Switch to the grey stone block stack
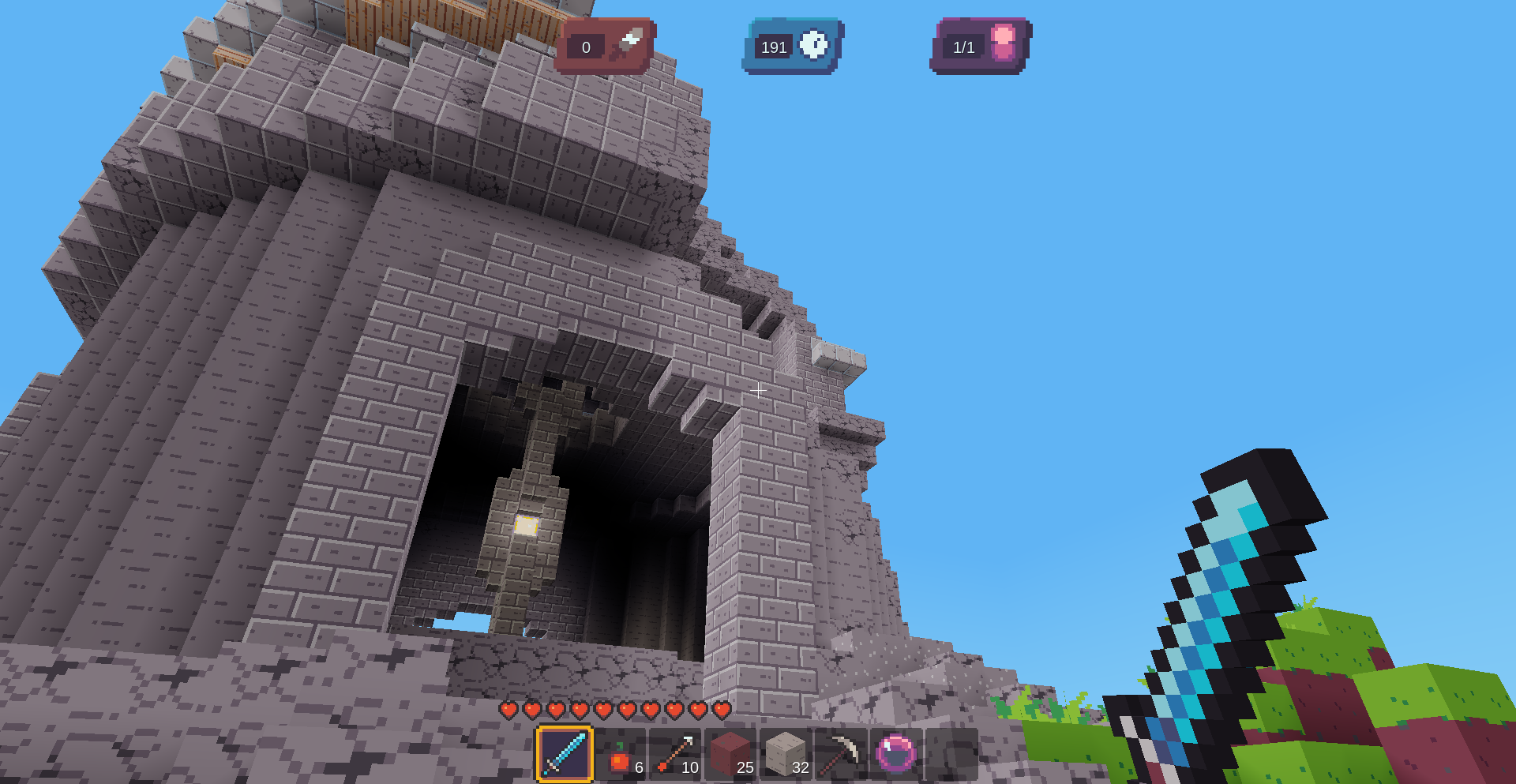Image resolution: width=1516 pixels, height=784 pixels. (786, 756)
